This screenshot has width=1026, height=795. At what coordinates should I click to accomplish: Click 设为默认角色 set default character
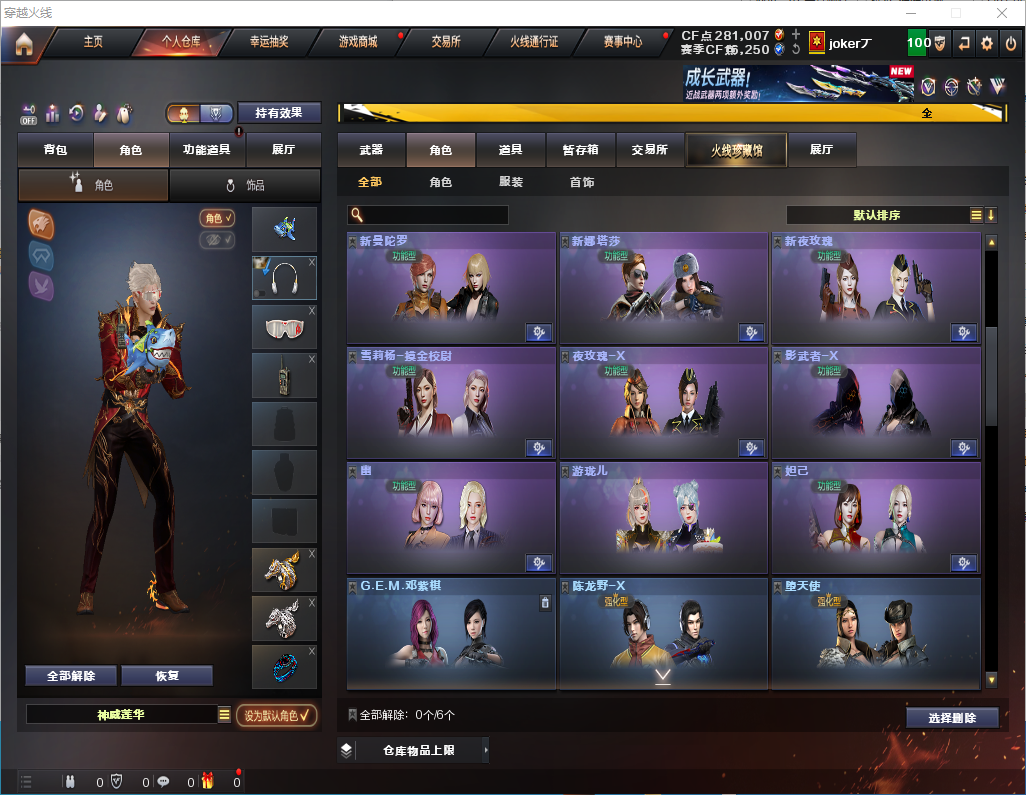pos(276,715)
